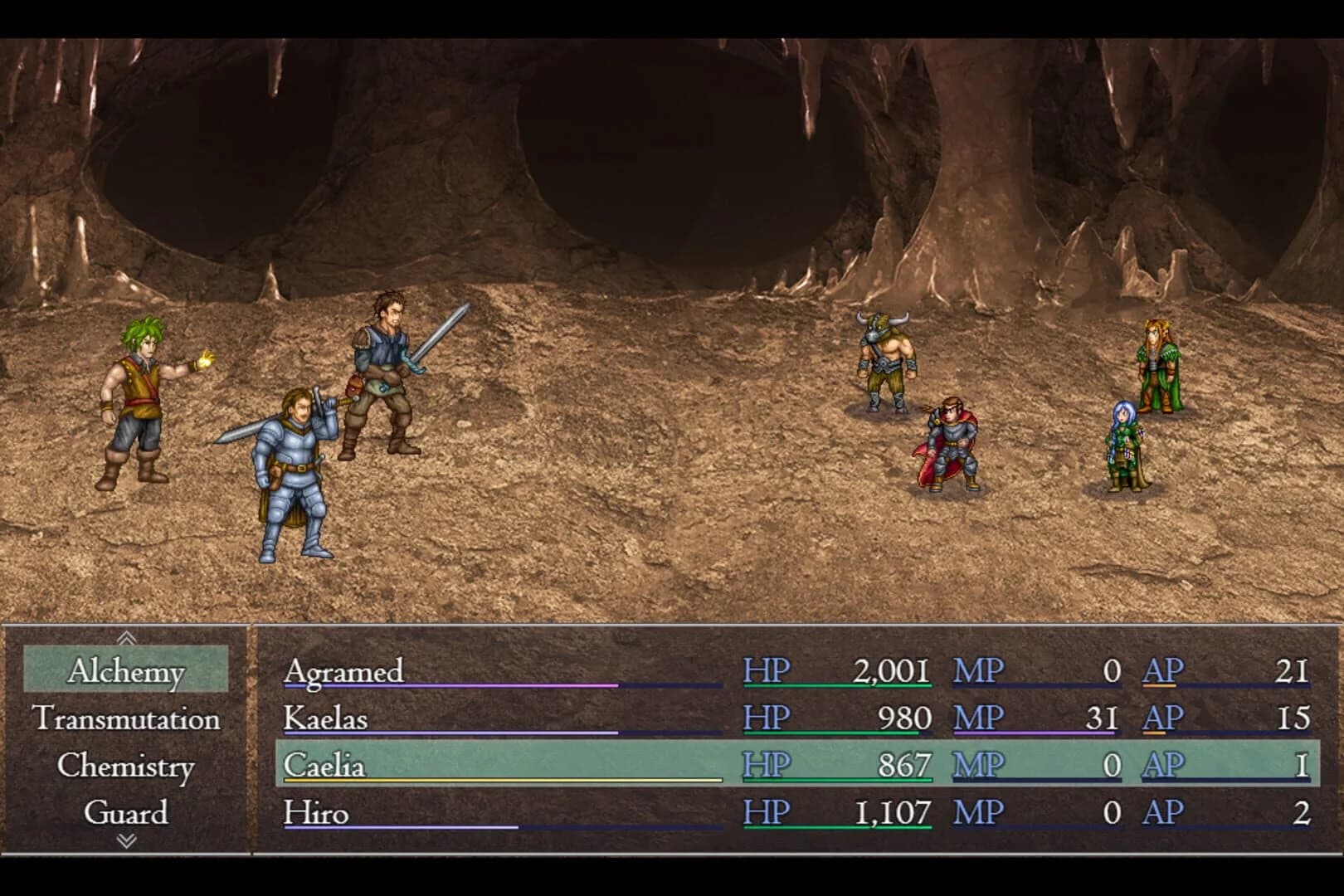
Task: Choose the Chemistry option
Action: (126, 766)
